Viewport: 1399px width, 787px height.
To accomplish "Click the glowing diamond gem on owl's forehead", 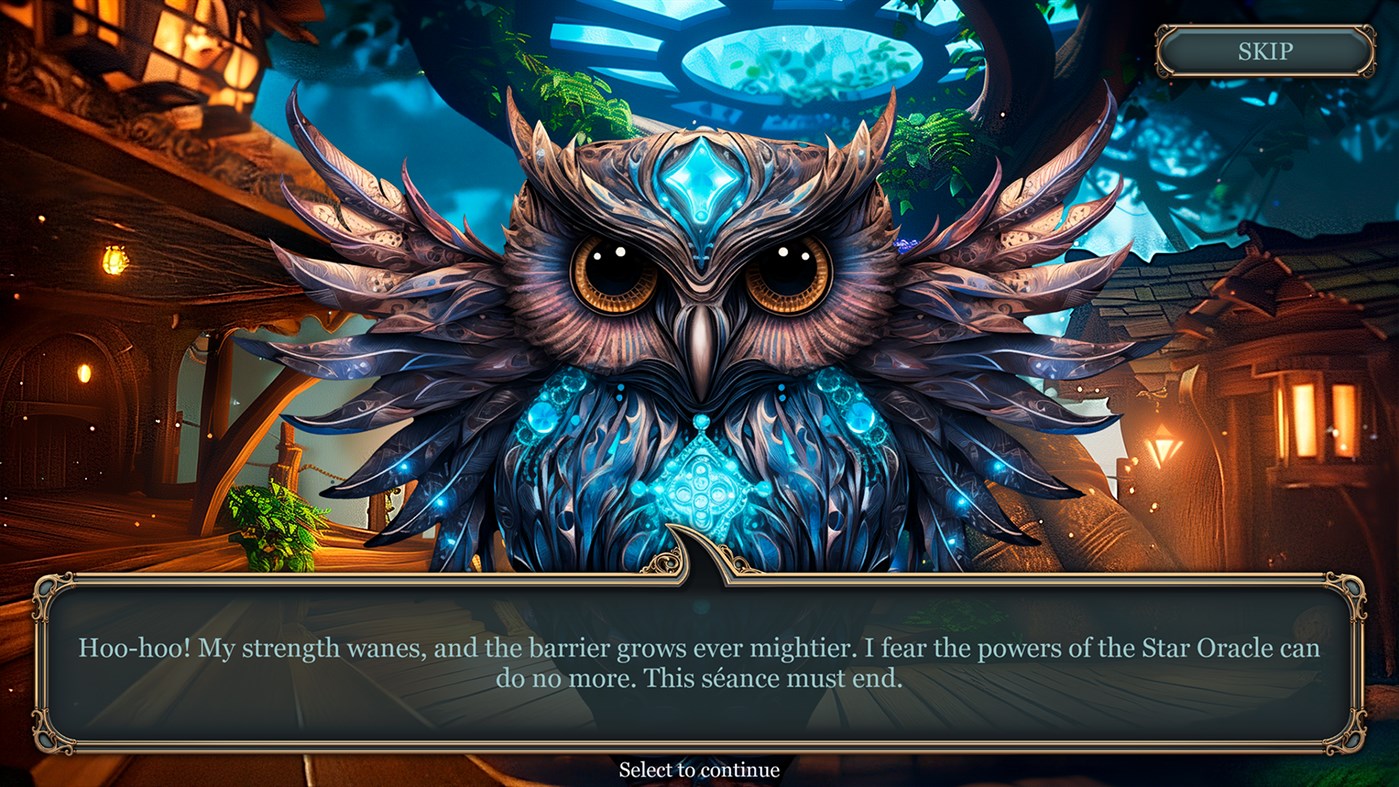I will click(704, 180).
